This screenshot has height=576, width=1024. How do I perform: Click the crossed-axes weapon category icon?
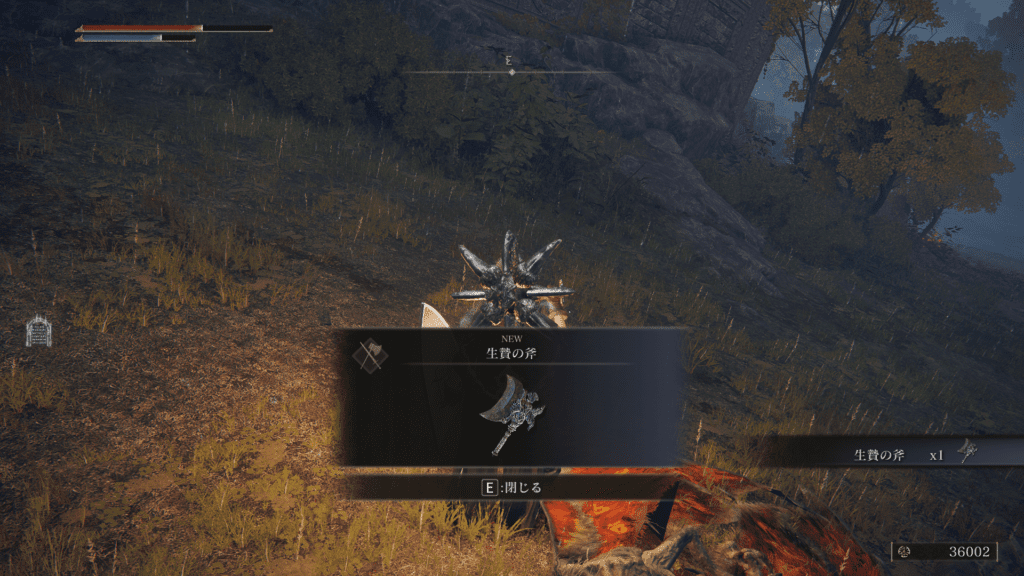click(x=370, y=355)
